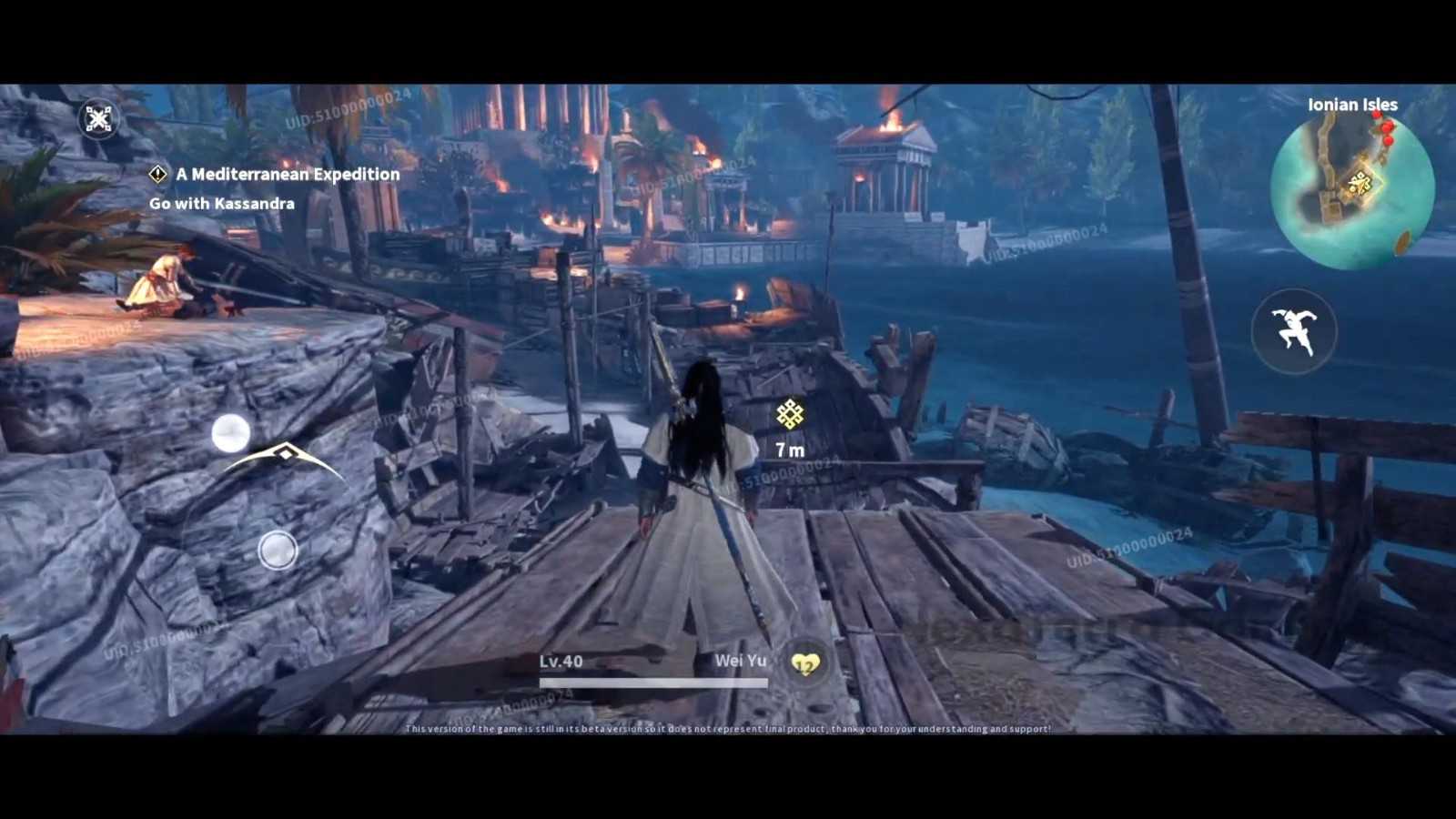This screenshot has width=1456, height=819.
Task: Open the A Mediterranean Expedition quest tracker
Action: 287,174
